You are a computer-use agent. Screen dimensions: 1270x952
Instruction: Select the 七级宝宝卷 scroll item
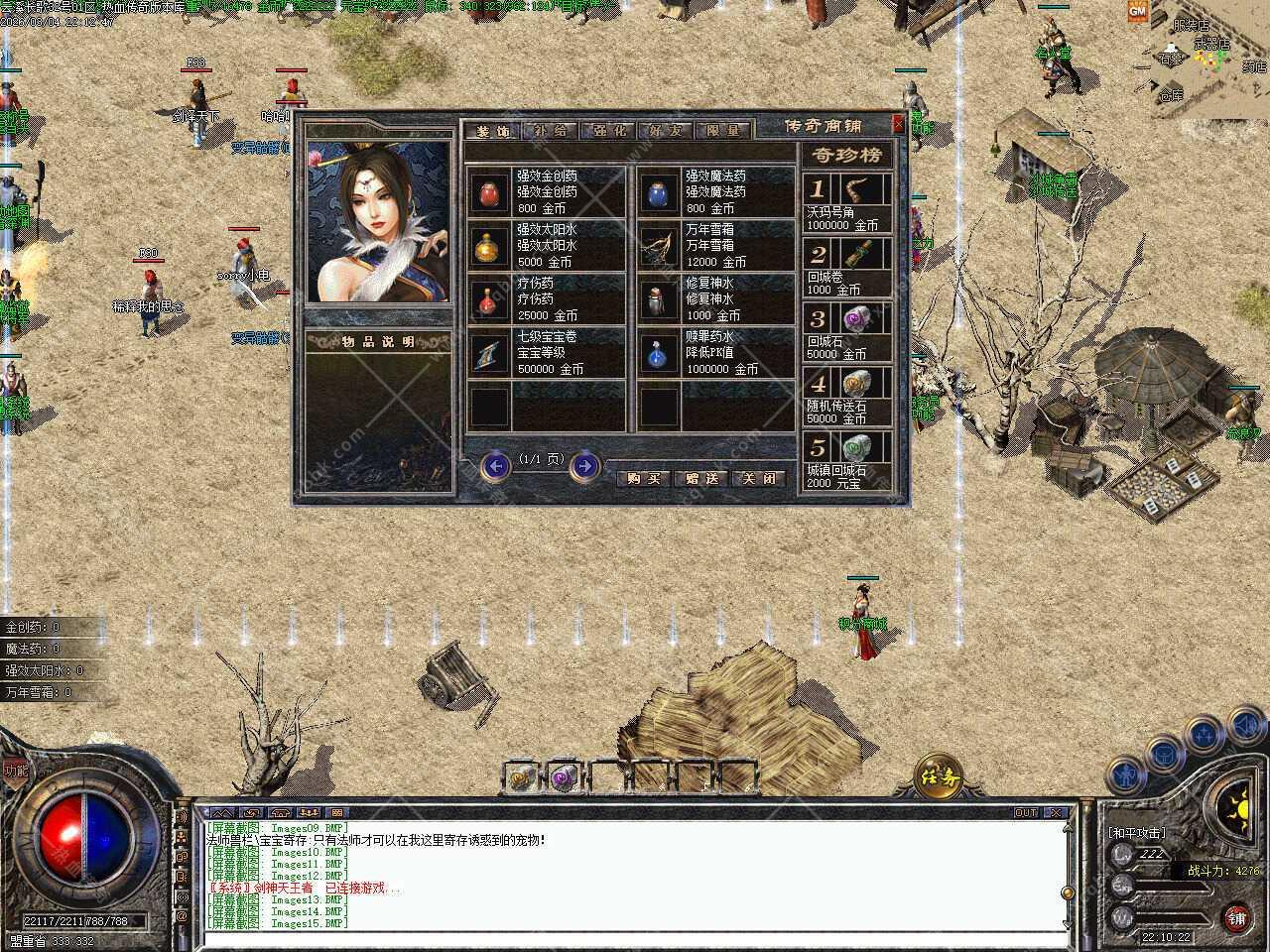coord(488,353)
